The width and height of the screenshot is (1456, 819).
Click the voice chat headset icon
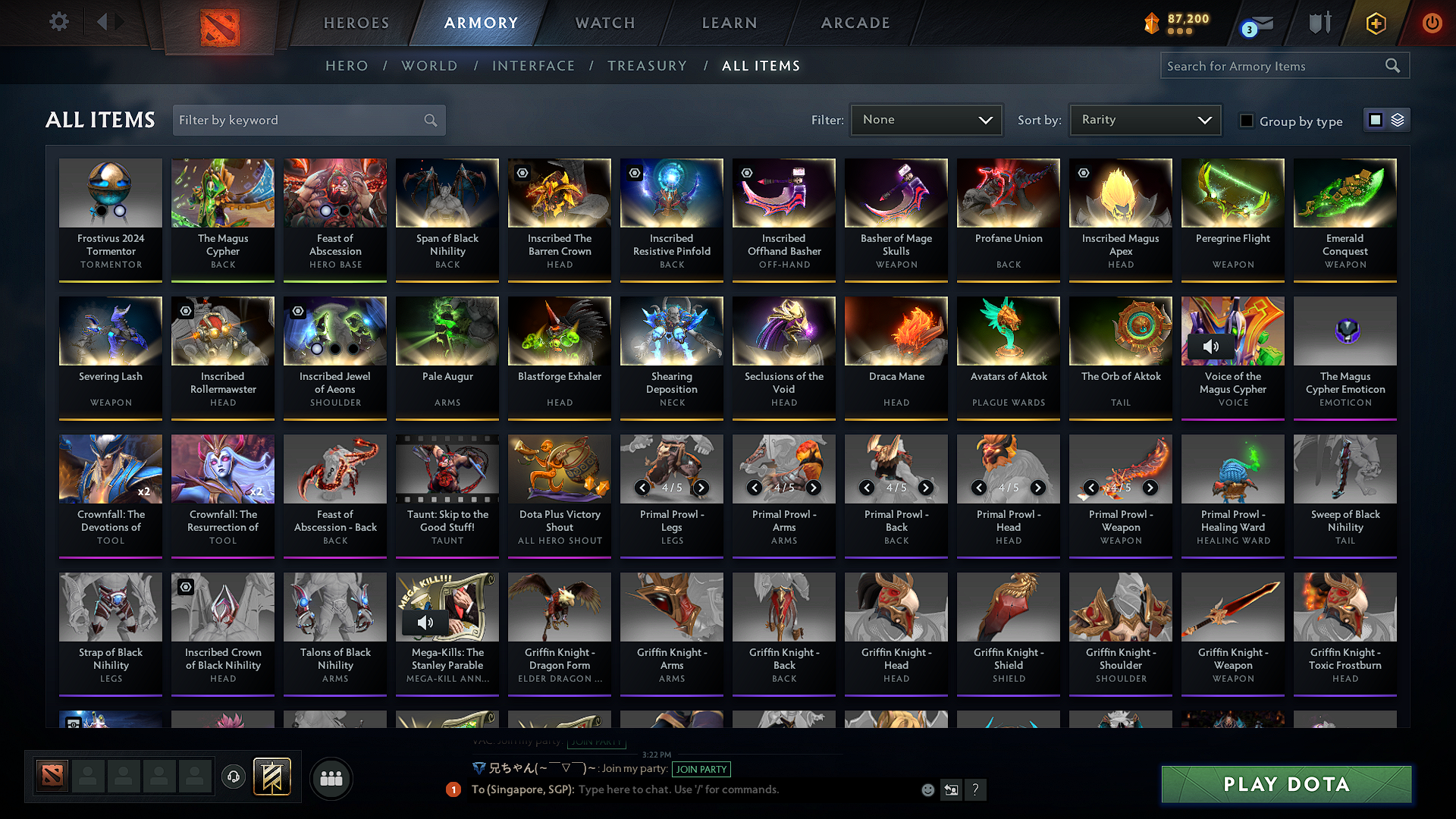pyautogui.click(x=234, y=777)
